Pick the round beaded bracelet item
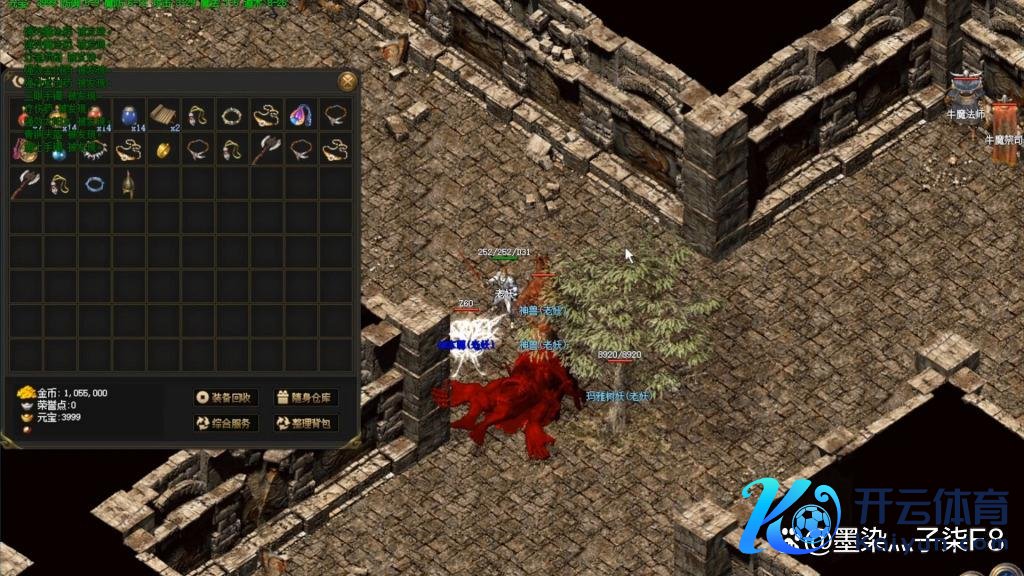Image resolution: width=1024 pixels, height=576 pixels. coord(233,116)
